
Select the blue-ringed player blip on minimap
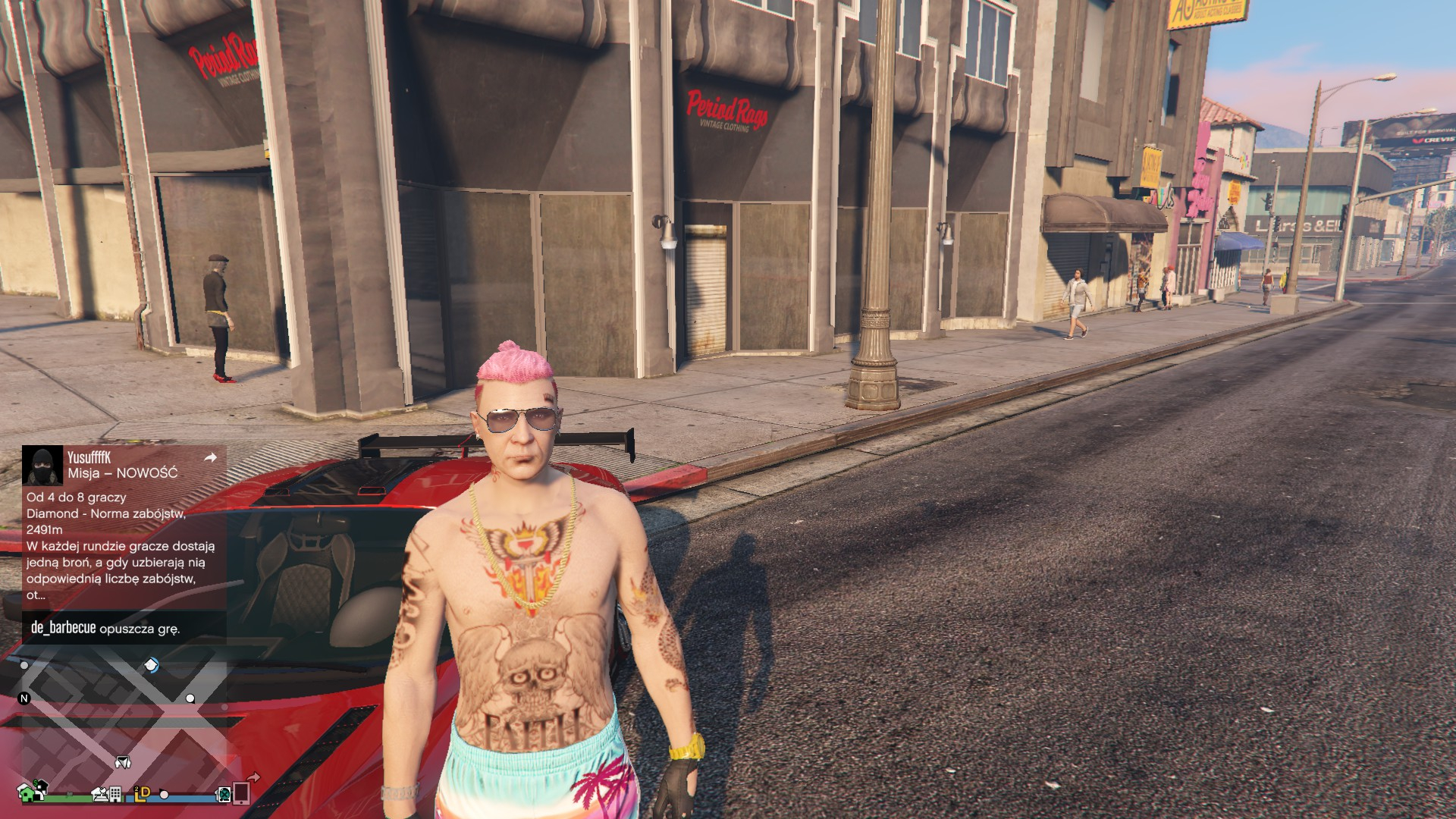click(x=152, y=665)
